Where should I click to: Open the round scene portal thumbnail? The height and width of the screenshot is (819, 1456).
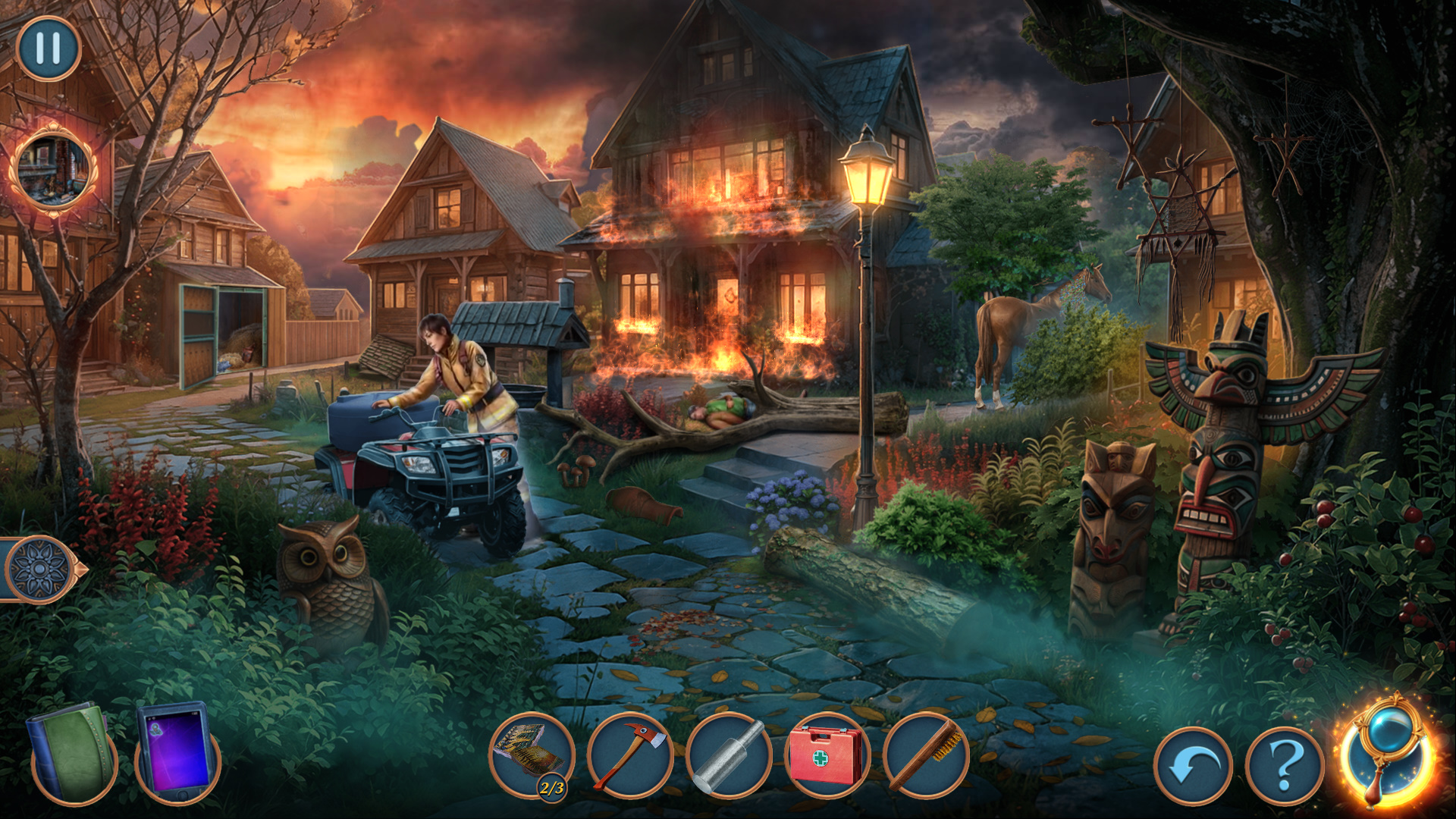click(53, 170)
